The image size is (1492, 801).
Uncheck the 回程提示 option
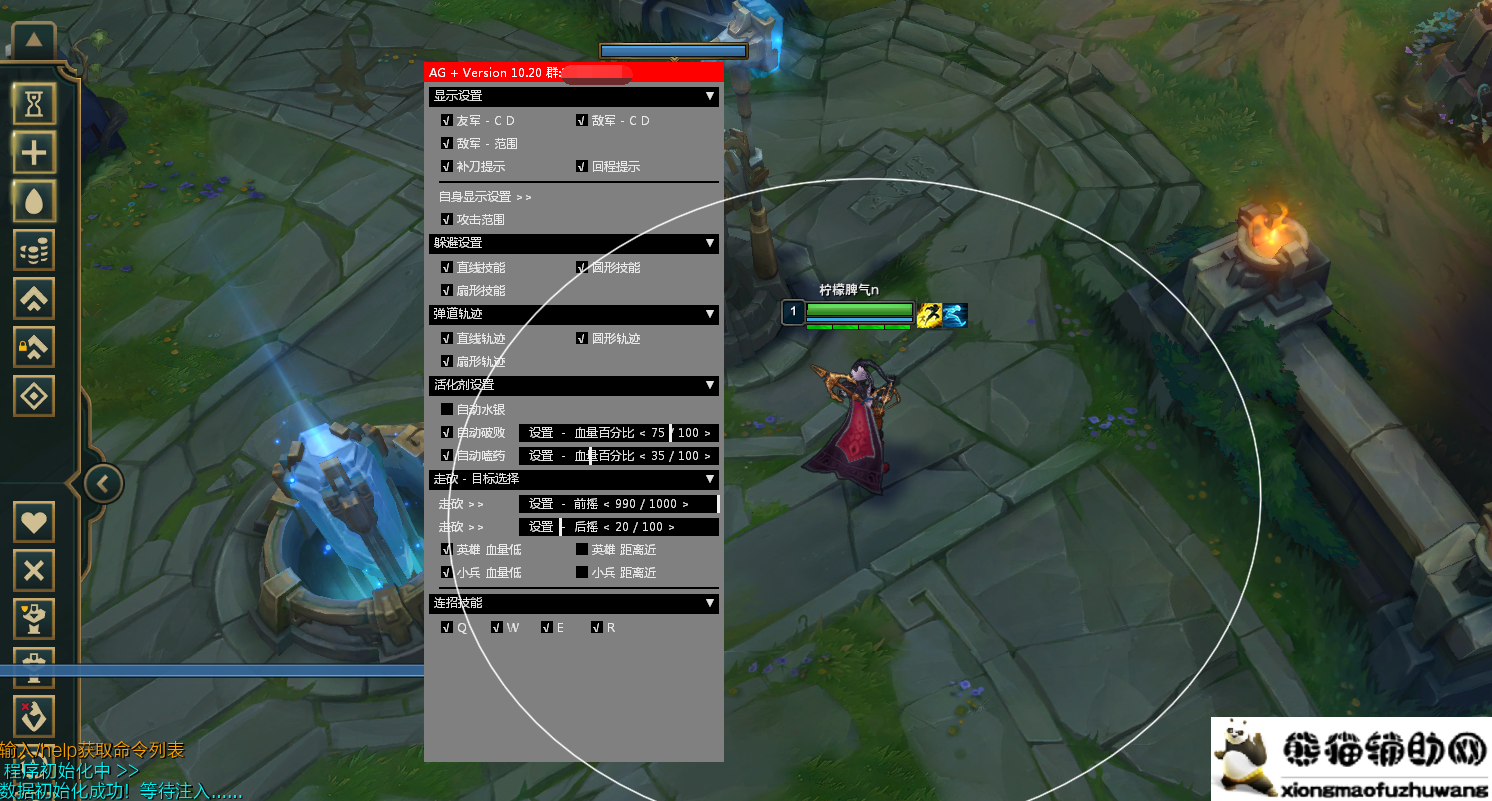pyautogui.click(x=582, y=166)
